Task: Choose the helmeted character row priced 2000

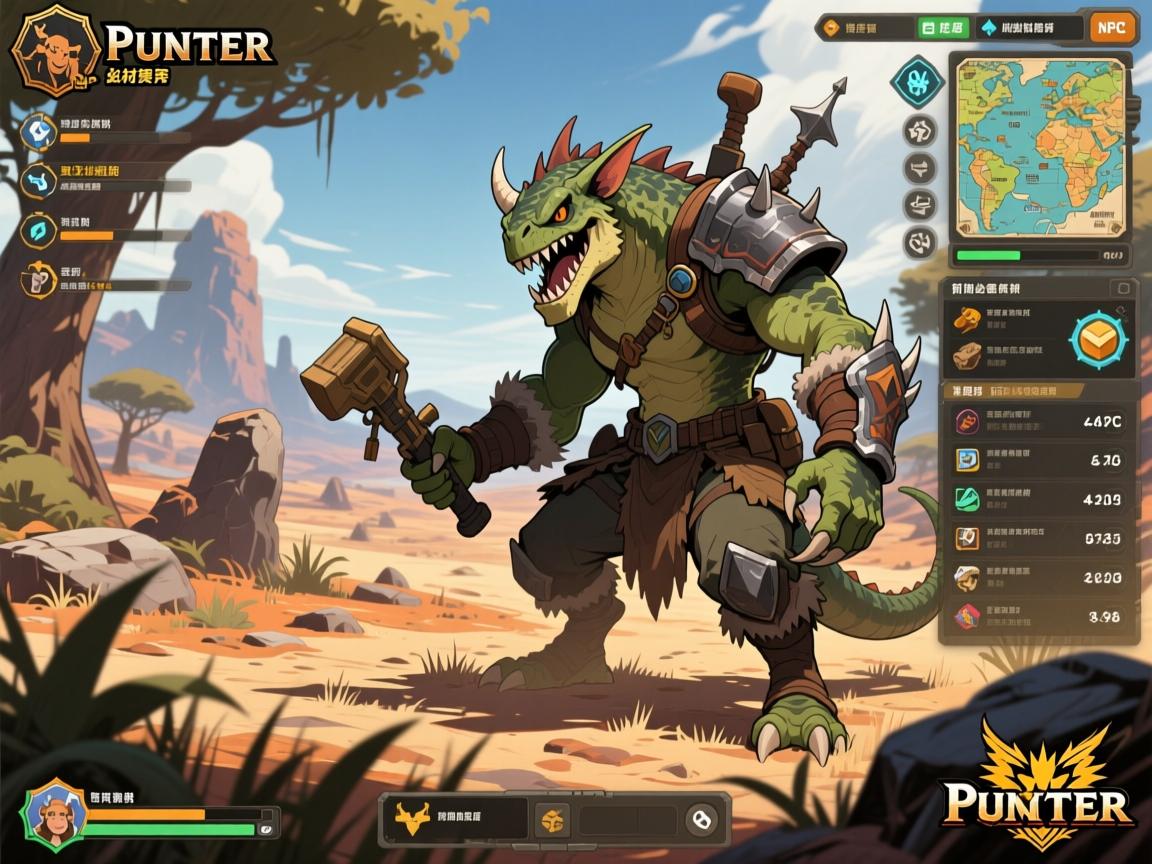Action: (1040, 577)
